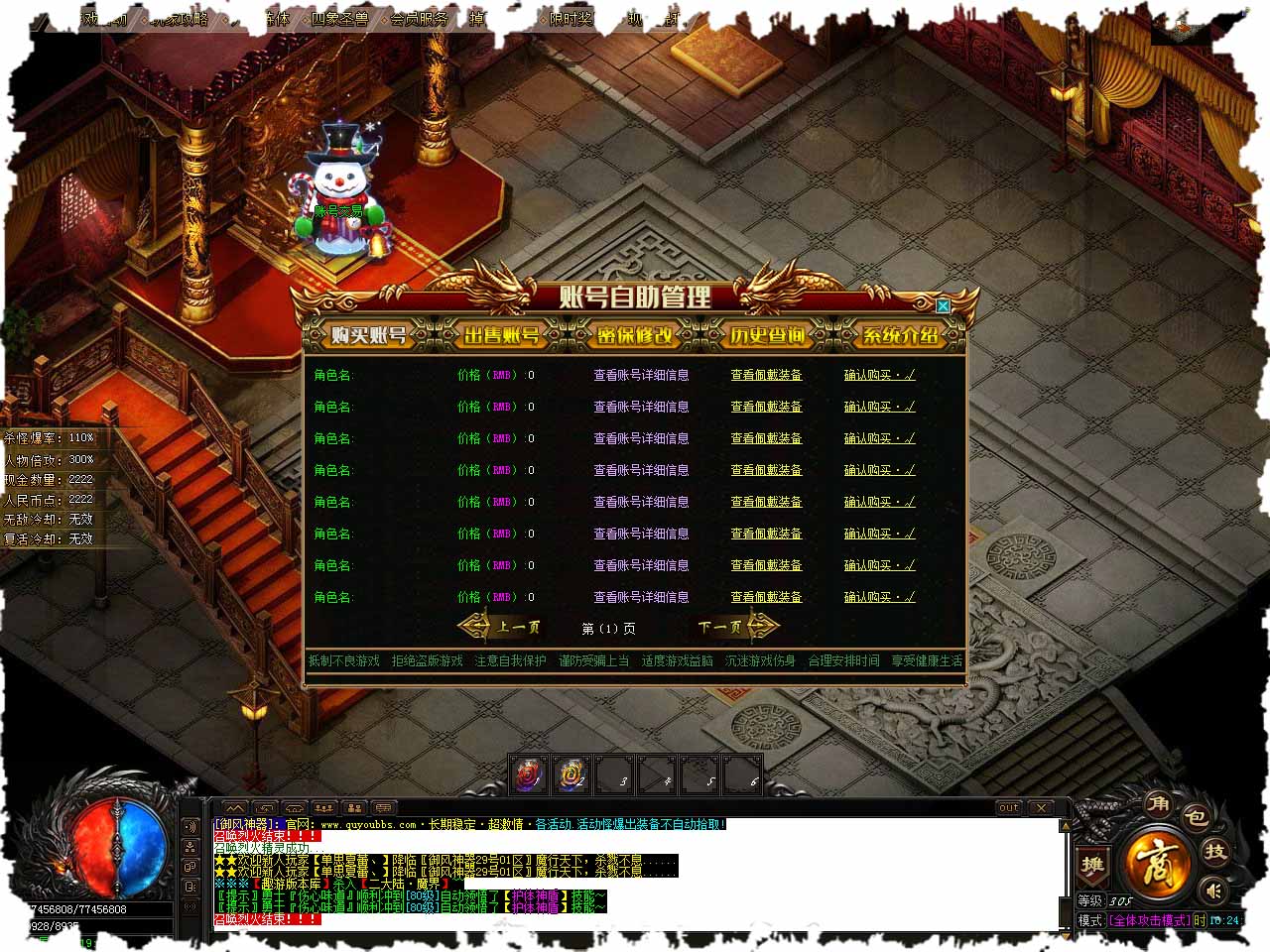Close the account self-service management window

click(943, 306)
